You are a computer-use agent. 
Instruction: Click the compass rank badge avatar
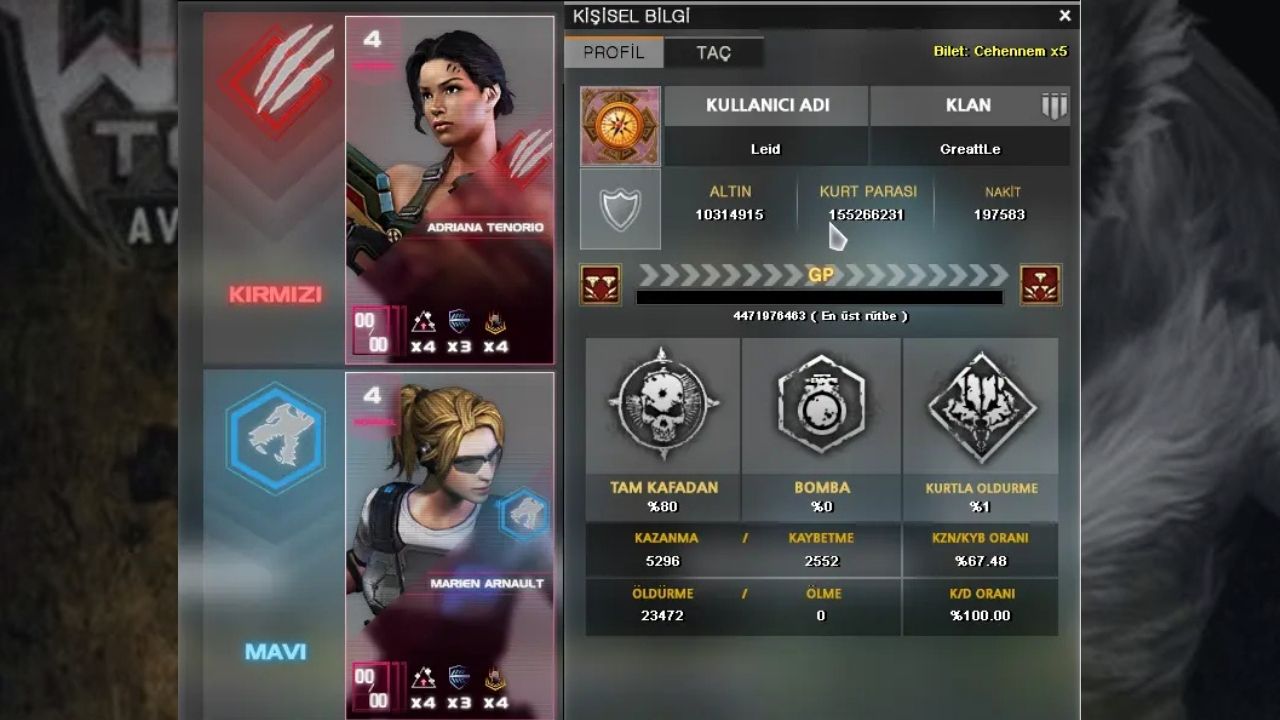coord(620,126)
